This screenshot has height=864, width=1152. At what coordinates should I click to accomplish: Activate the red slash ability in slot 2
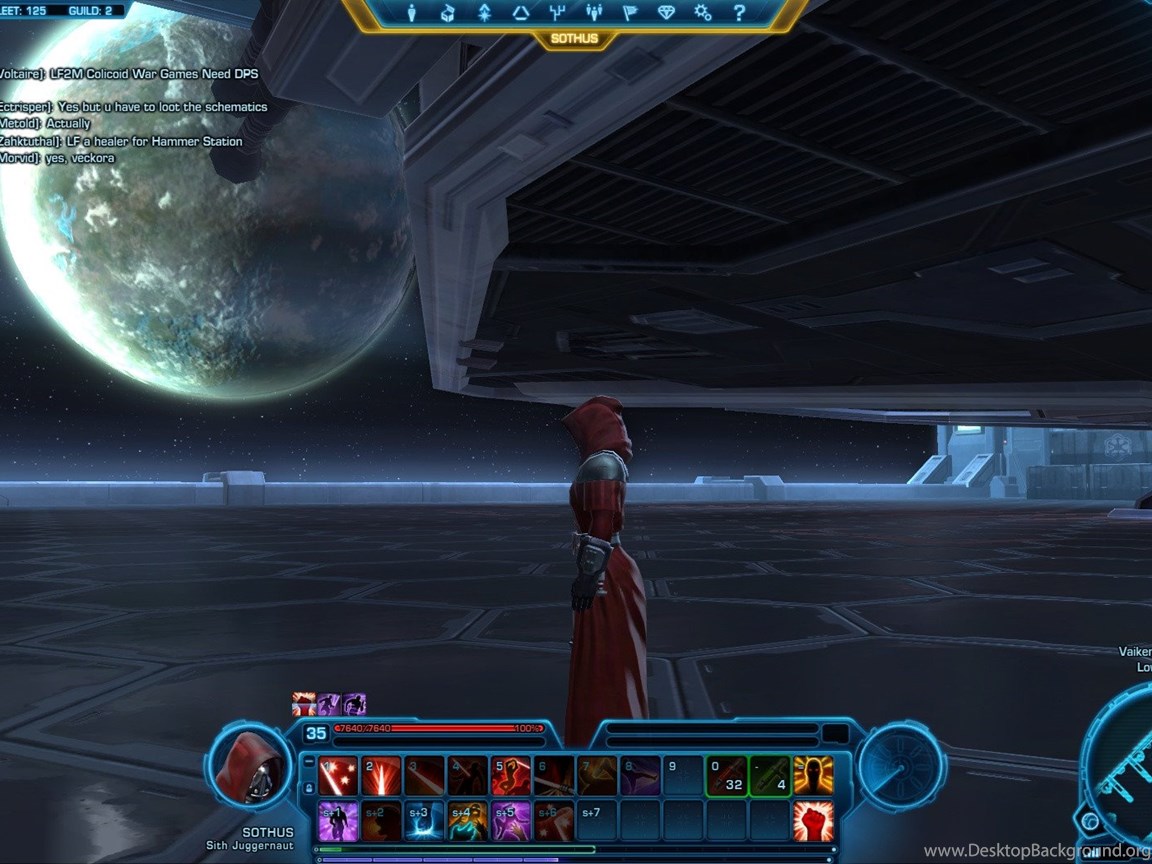point(381,776)
